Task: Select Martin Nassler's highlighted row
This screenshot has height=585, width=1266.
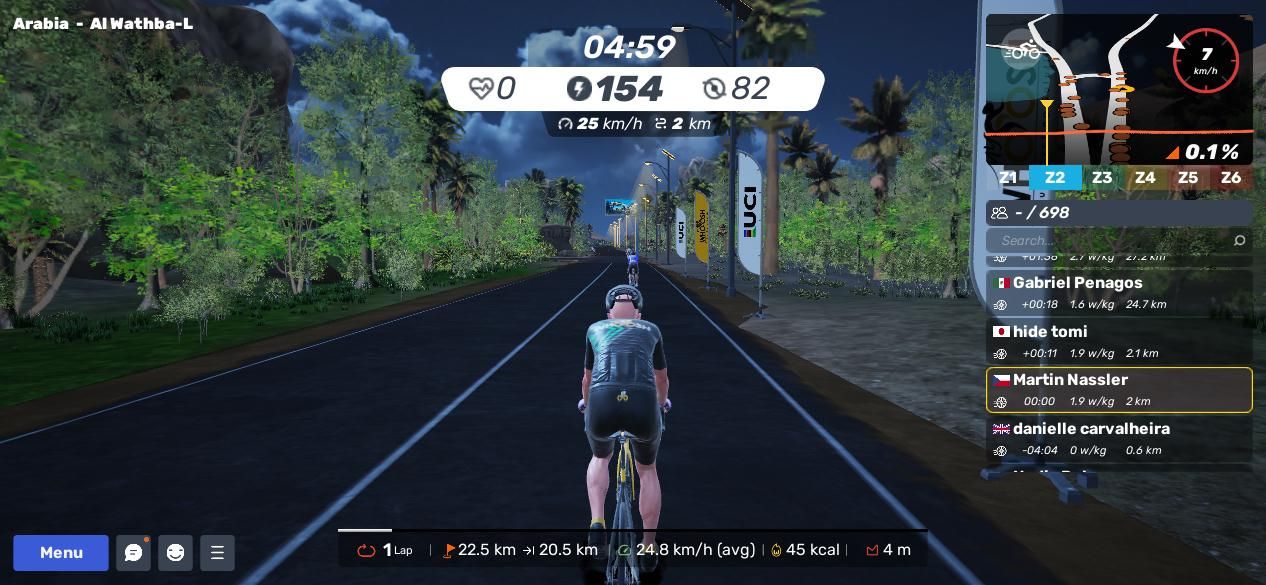Action: pyautogui.click(x=1119, y=390)
